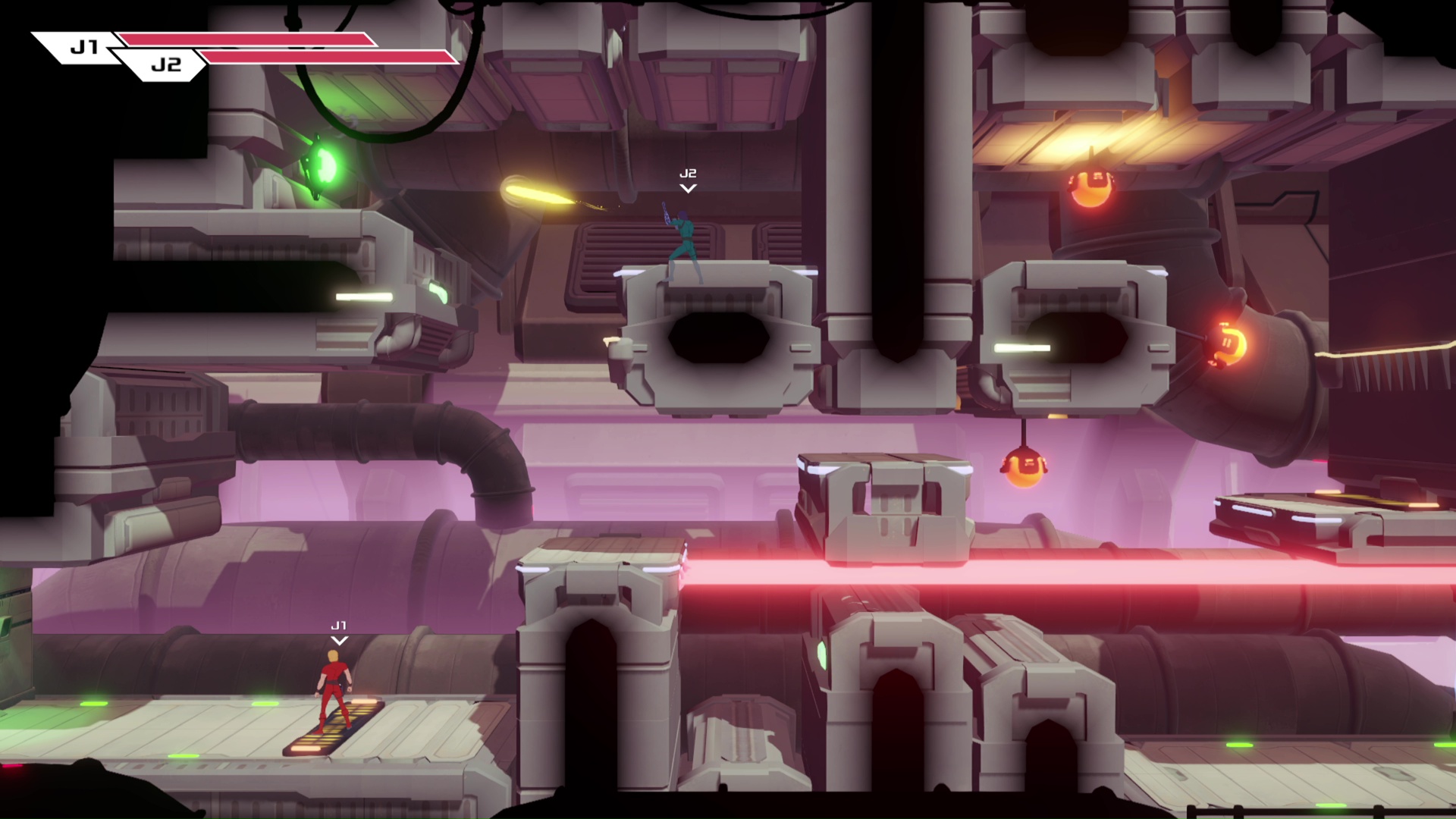Image resolution: width=1456 pixels, height=819 pixels.
Task: Click the J1 red health bar
Action: (x=243, y=38)
